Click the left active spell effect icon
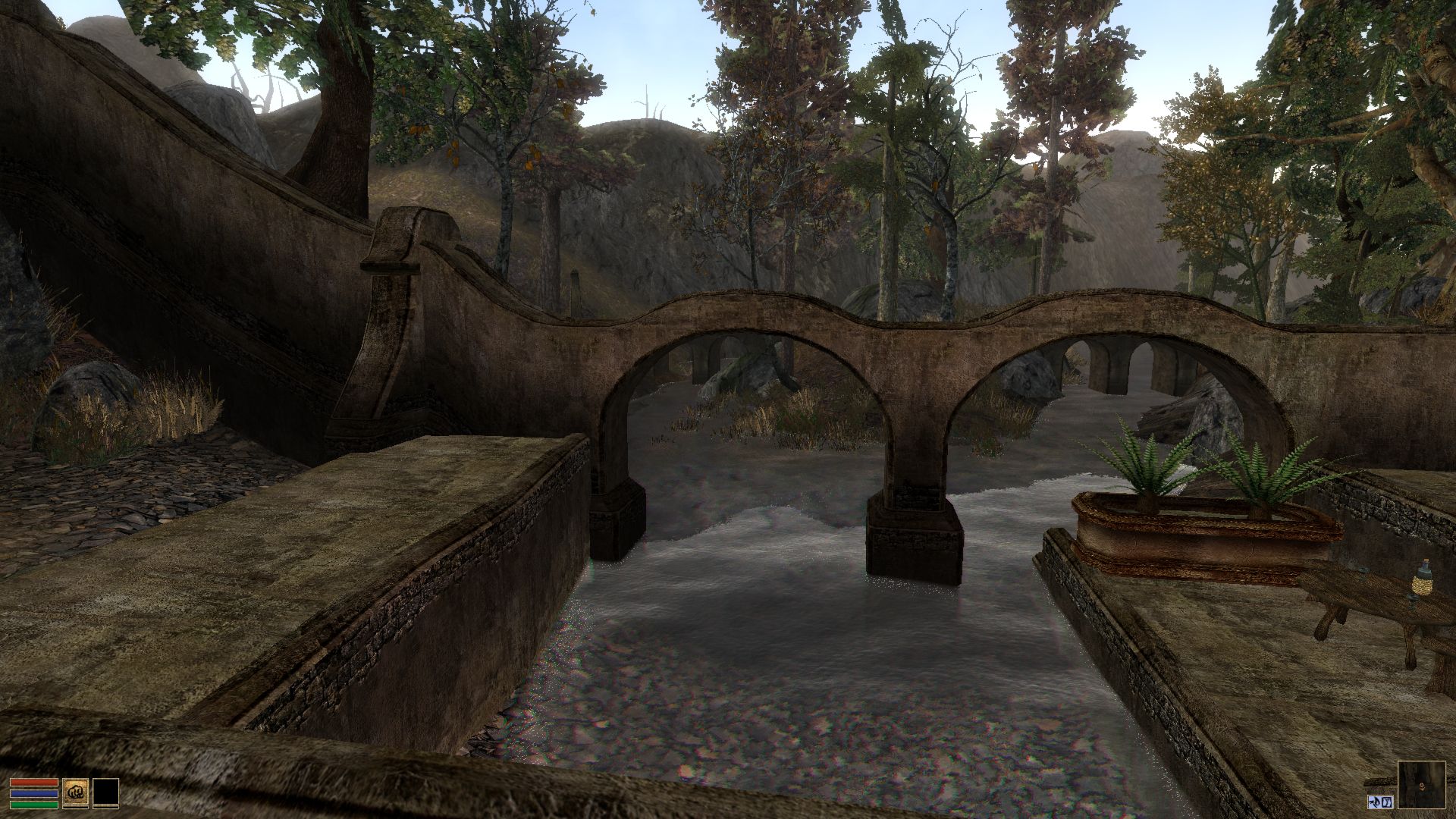The image size is (1456, 819). pos(1375,802)
